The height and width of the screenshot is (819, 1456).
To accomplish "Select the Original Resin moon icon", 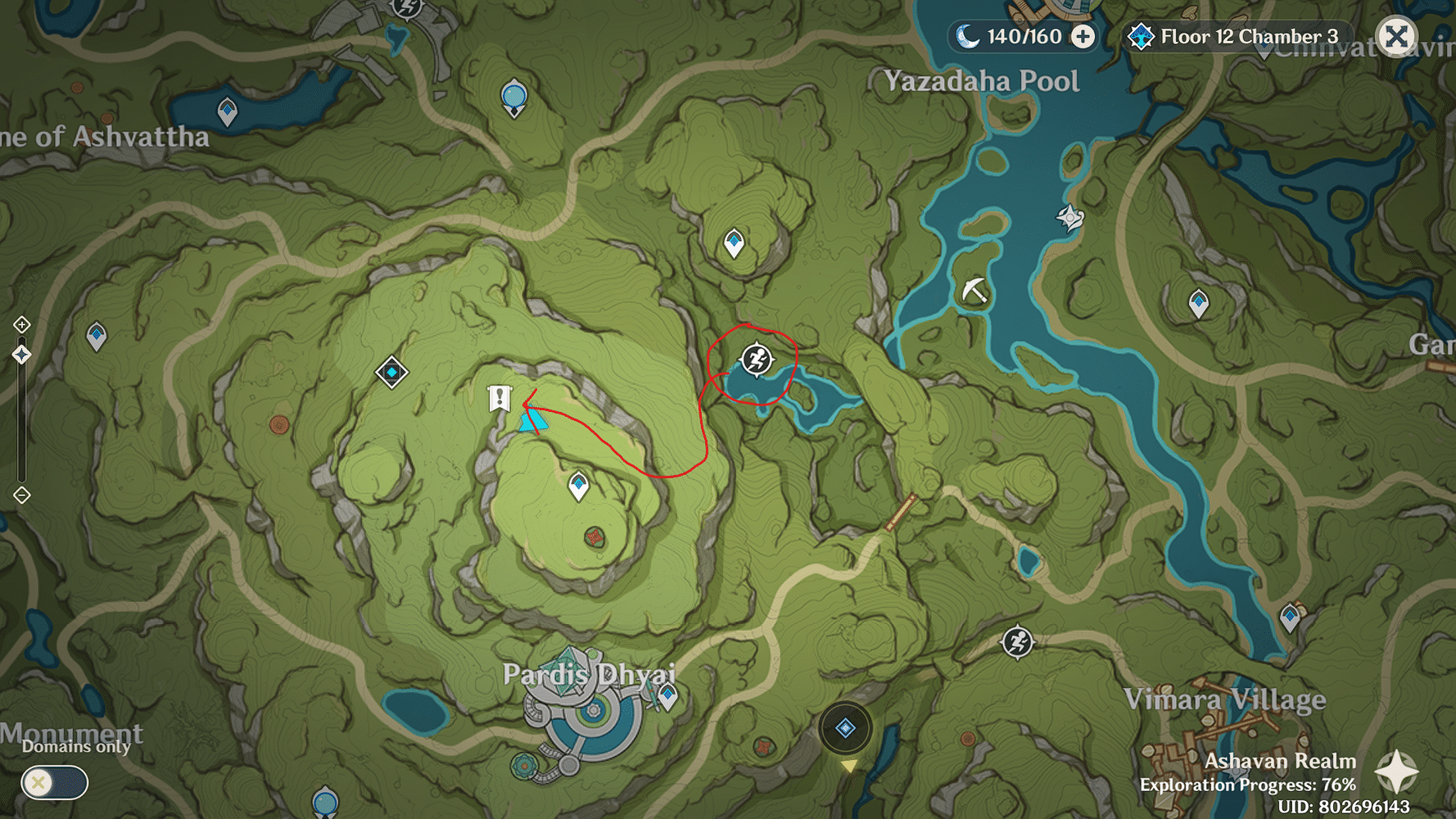I will [x=970, y=35].
